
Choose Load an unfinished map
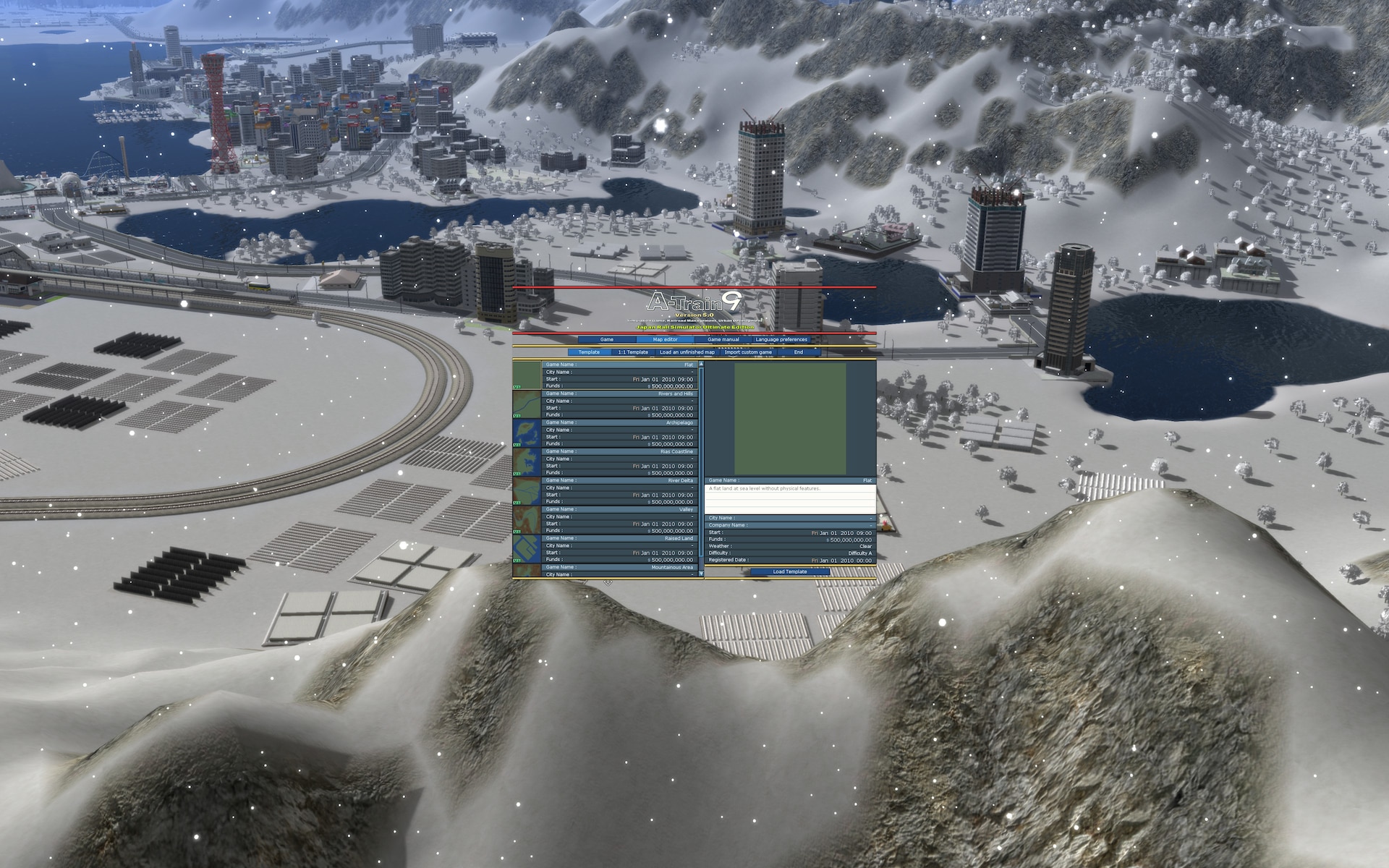pos(687,352)
